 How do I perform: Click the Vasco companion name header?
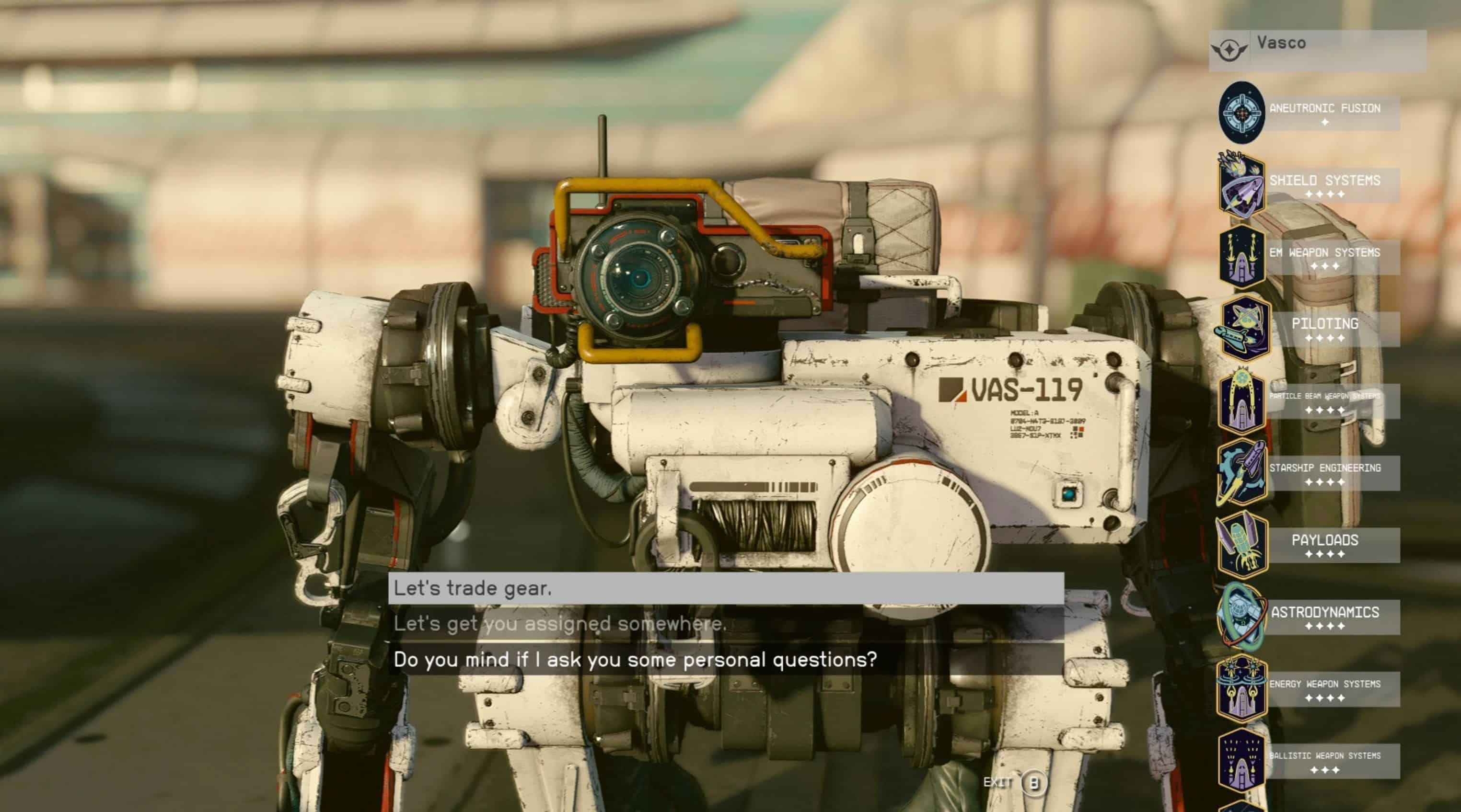point(1316,50)
